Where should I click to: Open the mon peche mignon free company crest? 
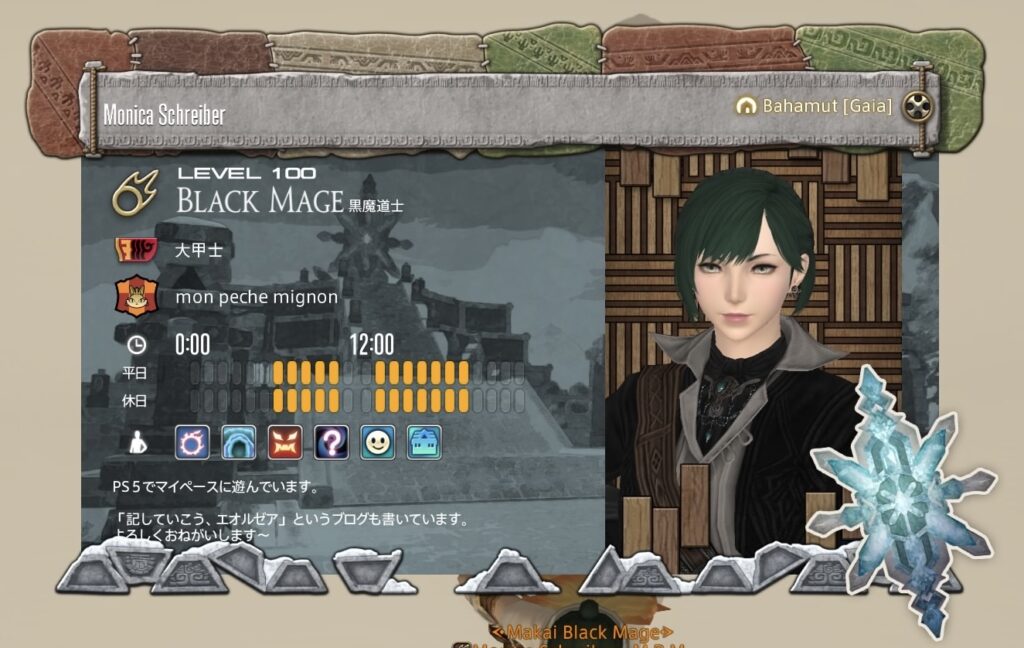click(x=134, y=297)
